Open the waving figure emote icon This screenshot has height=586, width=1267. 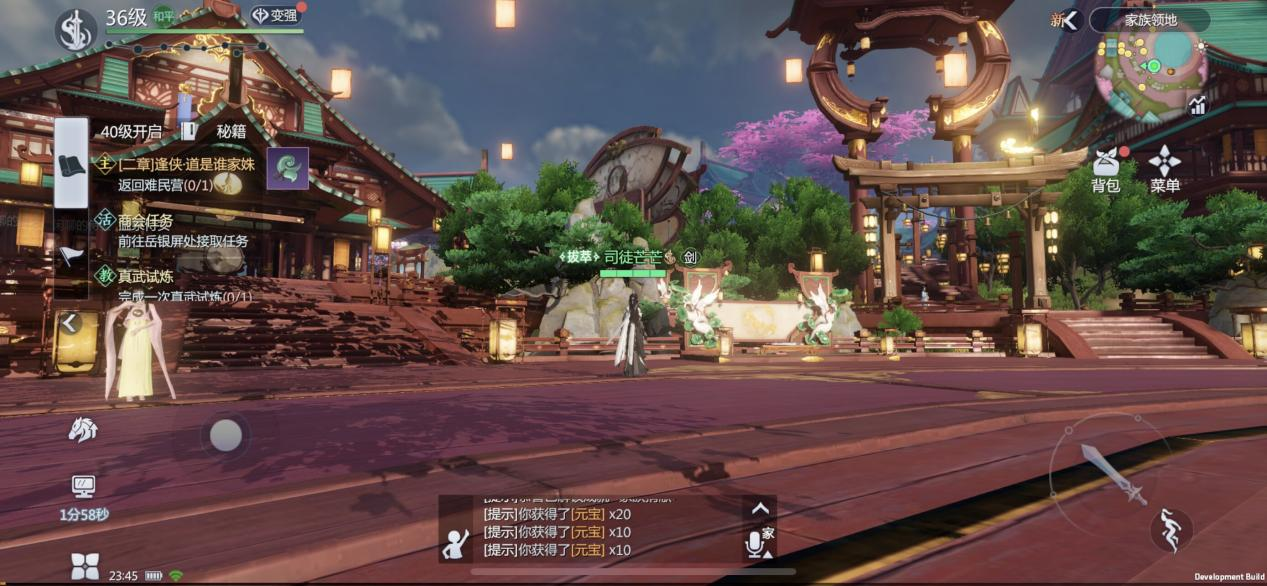(457, 543)
